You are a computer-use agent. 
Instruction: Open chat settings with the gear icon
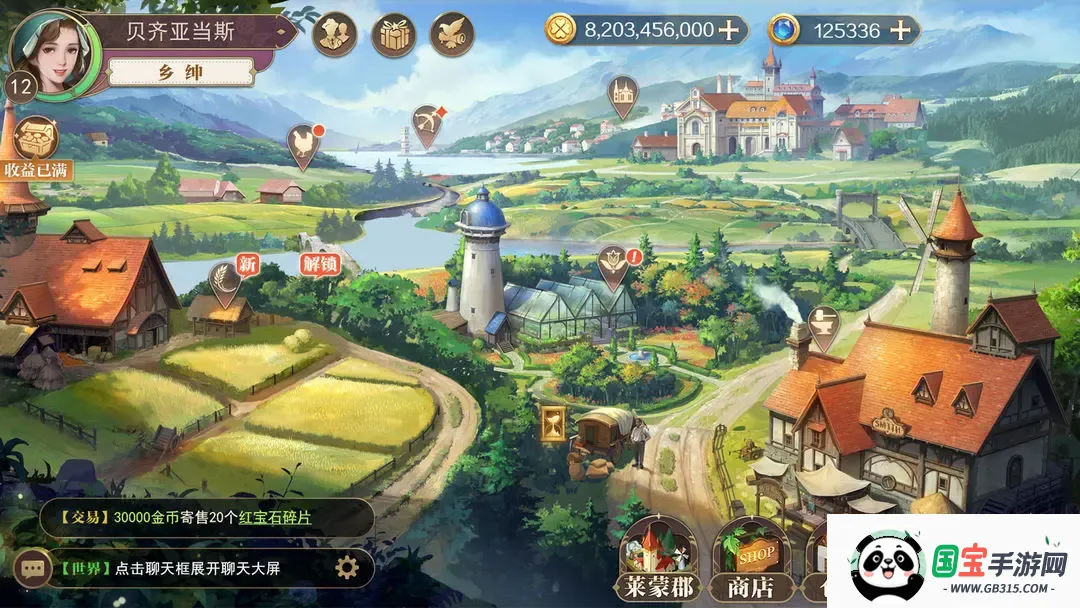point(346,568)
